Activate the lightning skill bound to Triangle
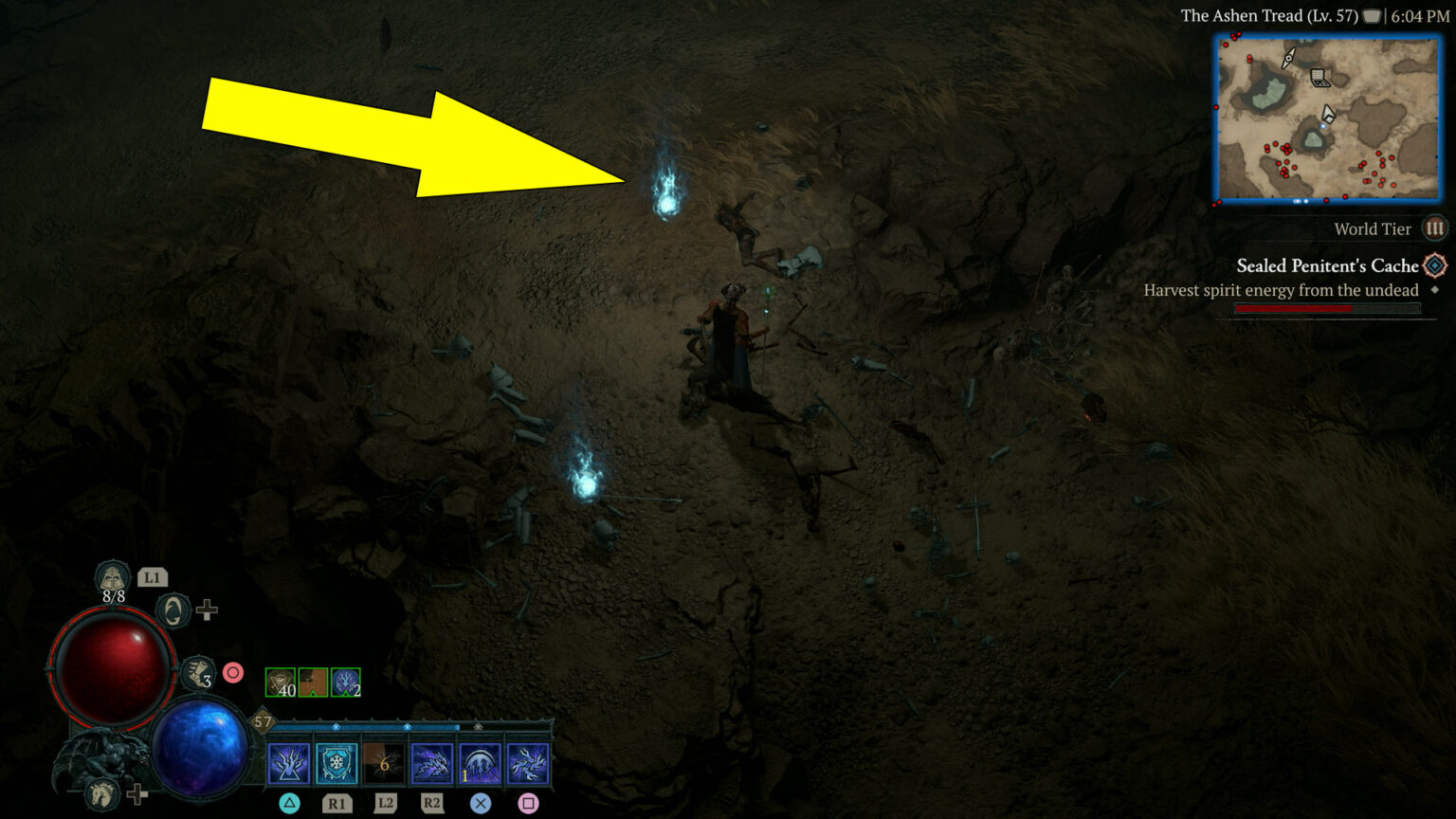Image resolution: width=1456 pixels, height=819 pixels. (289, 760)
